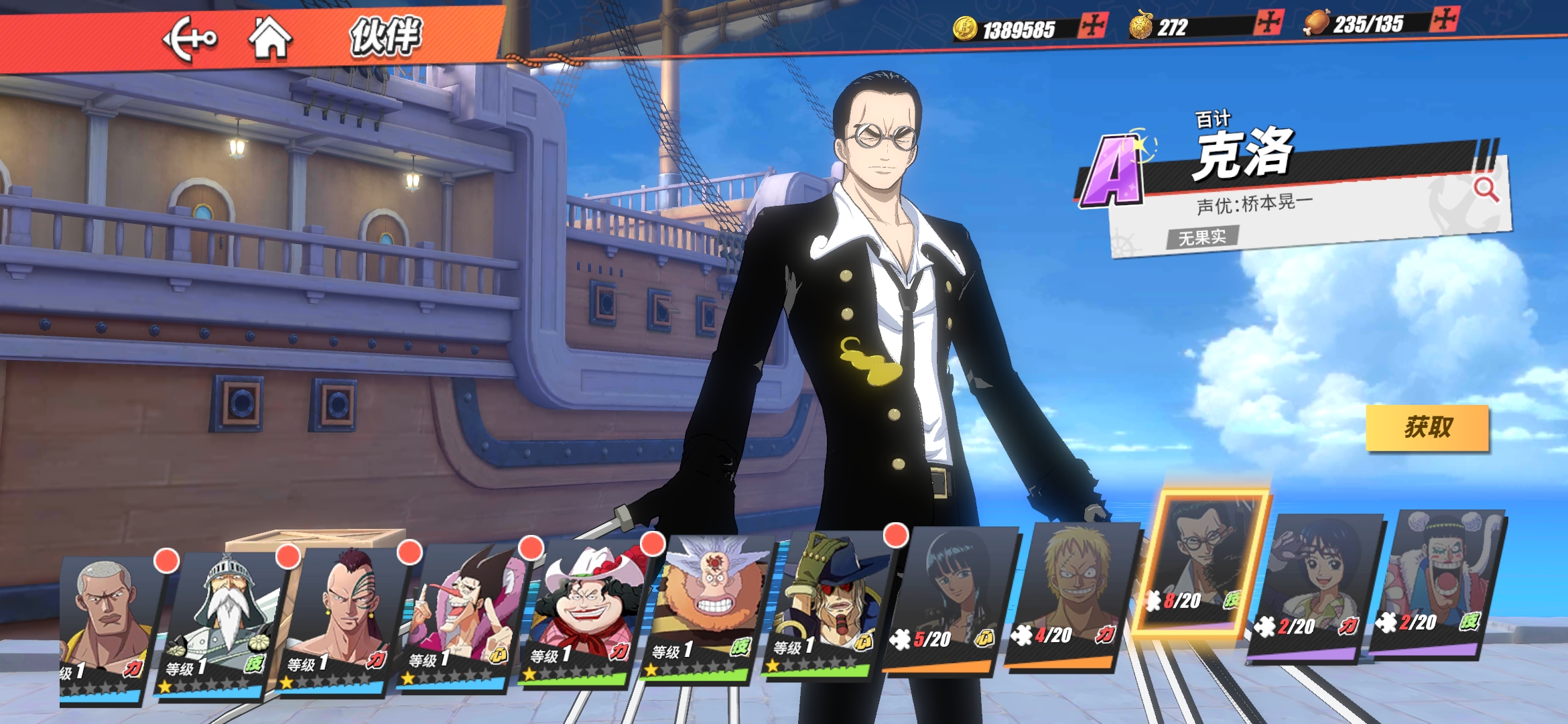The width and height of the screenshot is (1568, 724).
Task: Return to the home screen
Action: 270,38
